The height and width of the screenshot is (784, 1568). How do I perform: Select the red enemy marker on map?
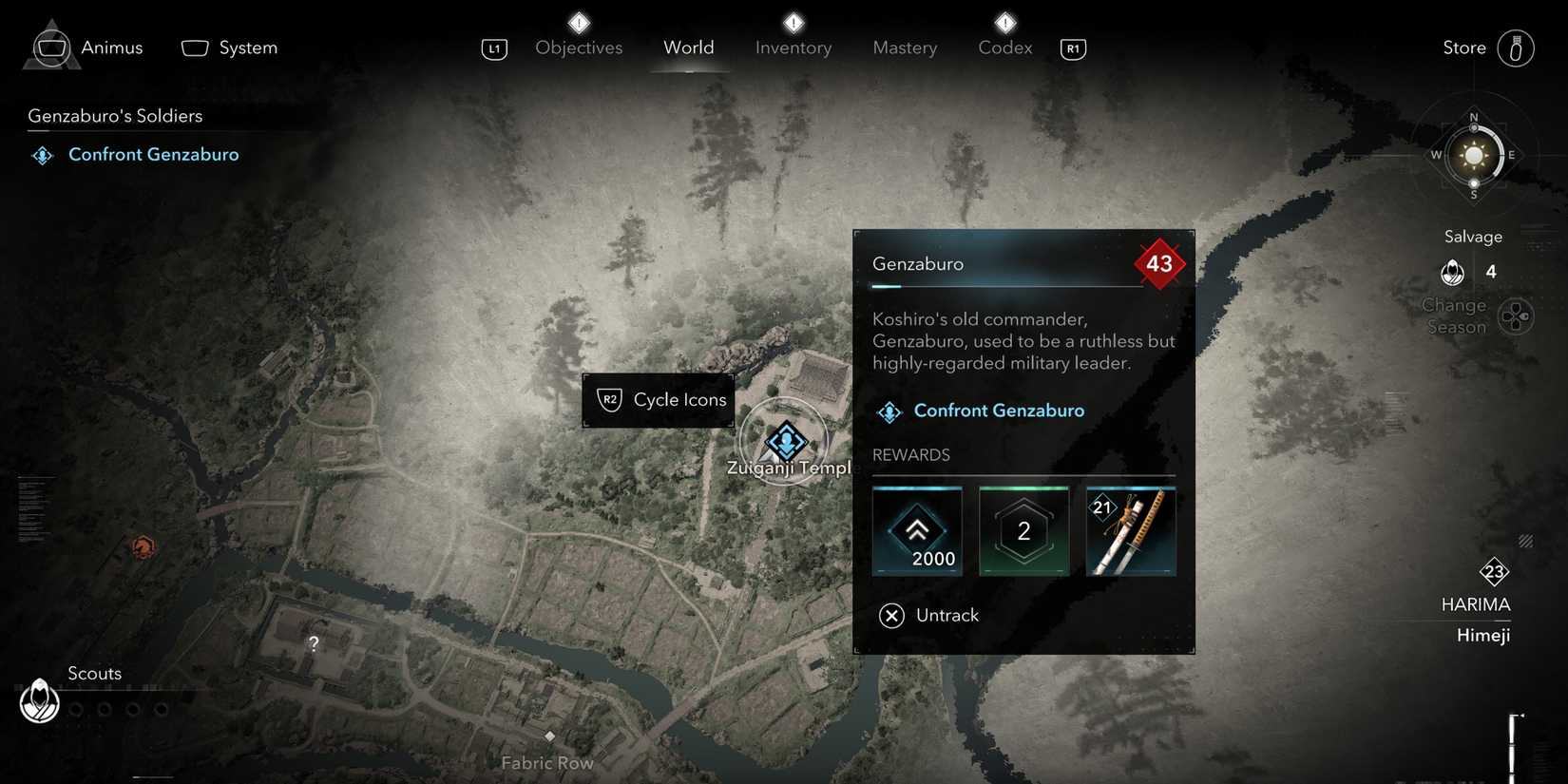143,547
